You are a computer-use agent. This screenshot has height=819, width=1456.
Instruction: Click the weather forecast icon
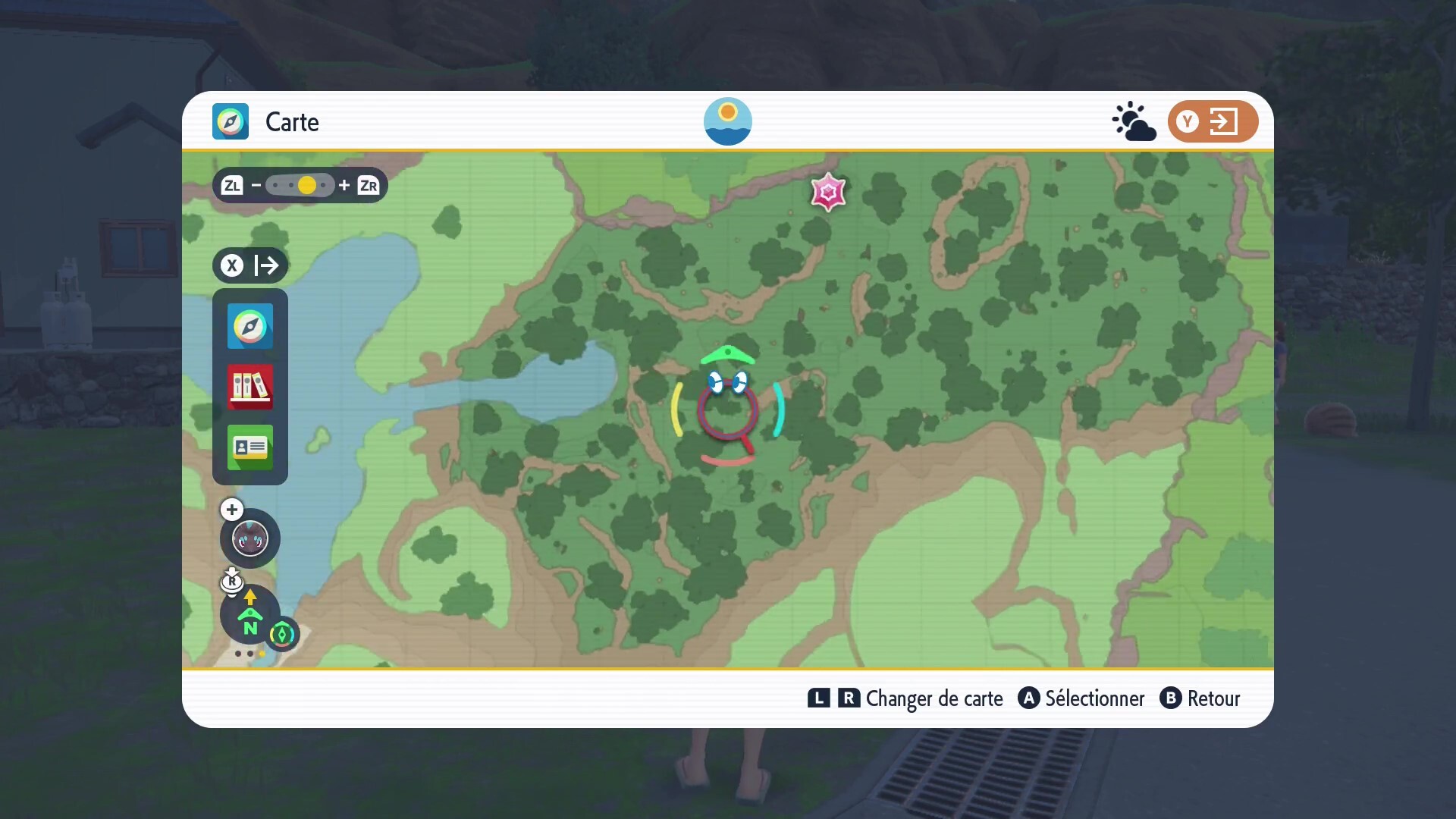1132,121
